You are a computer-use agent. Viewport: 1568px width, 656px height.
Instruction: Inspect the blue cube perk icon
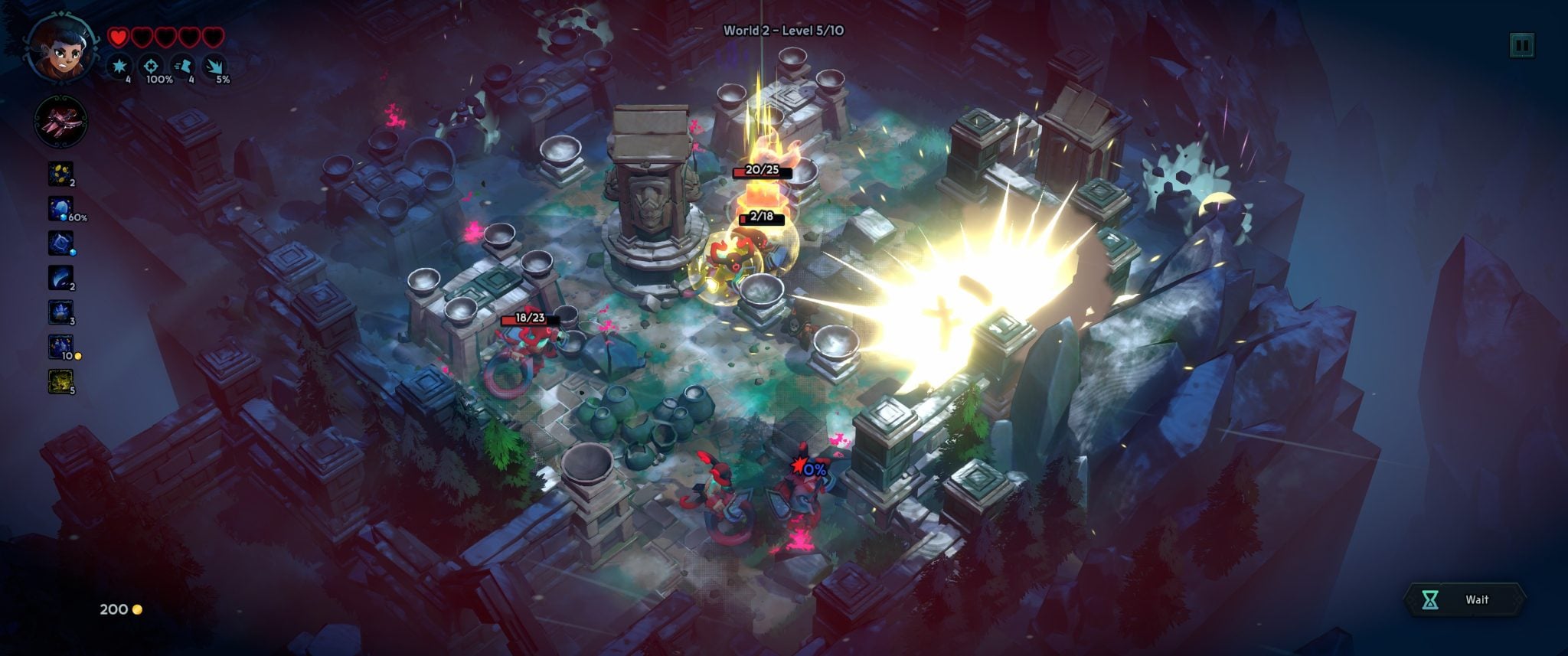pyautogui.click(x=60, y=243)
